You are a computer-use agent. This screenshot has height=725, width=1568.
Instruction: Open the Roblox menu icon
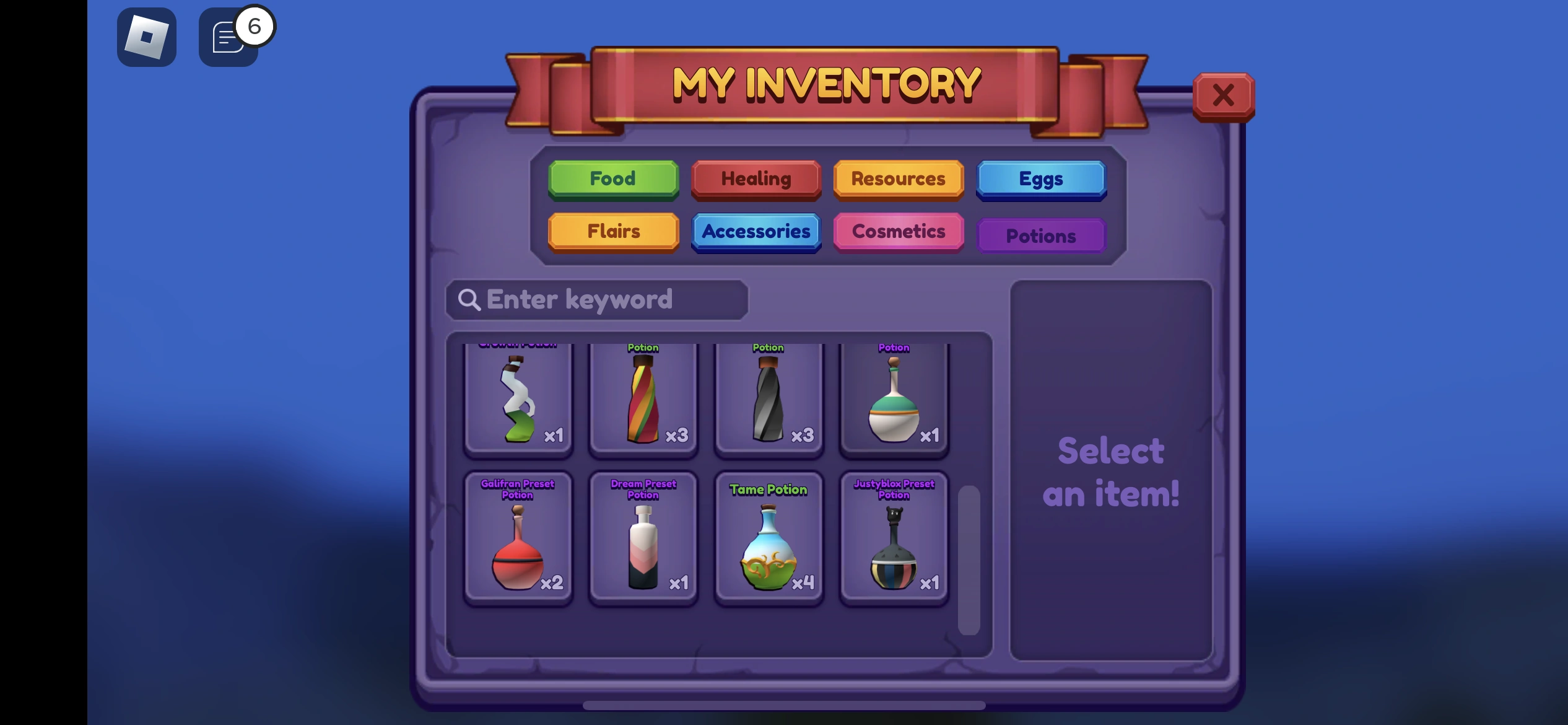tap(147, 37)
